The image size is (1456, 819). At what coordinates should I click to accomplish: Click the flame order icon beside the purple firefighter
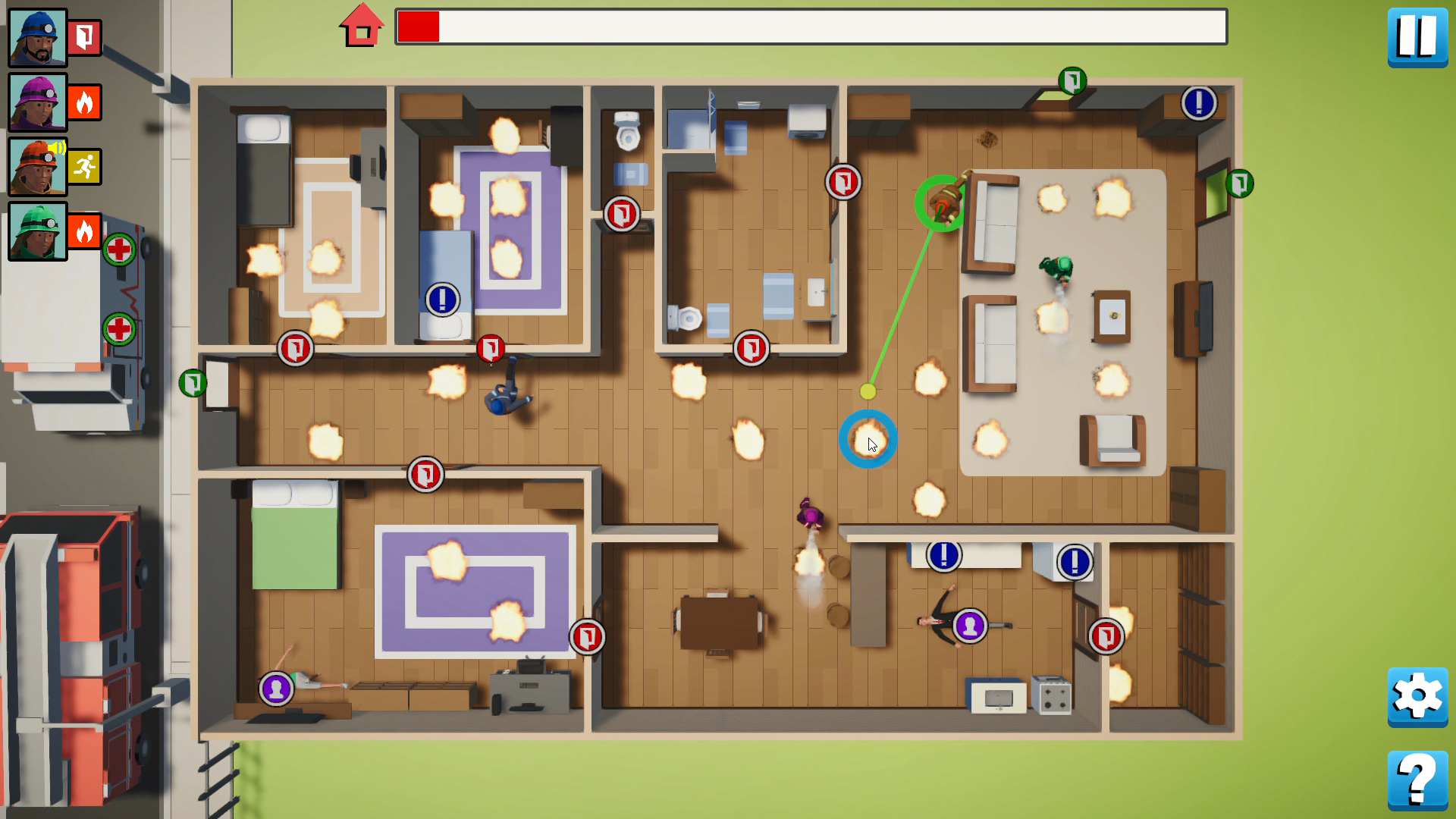click(83, 102)
